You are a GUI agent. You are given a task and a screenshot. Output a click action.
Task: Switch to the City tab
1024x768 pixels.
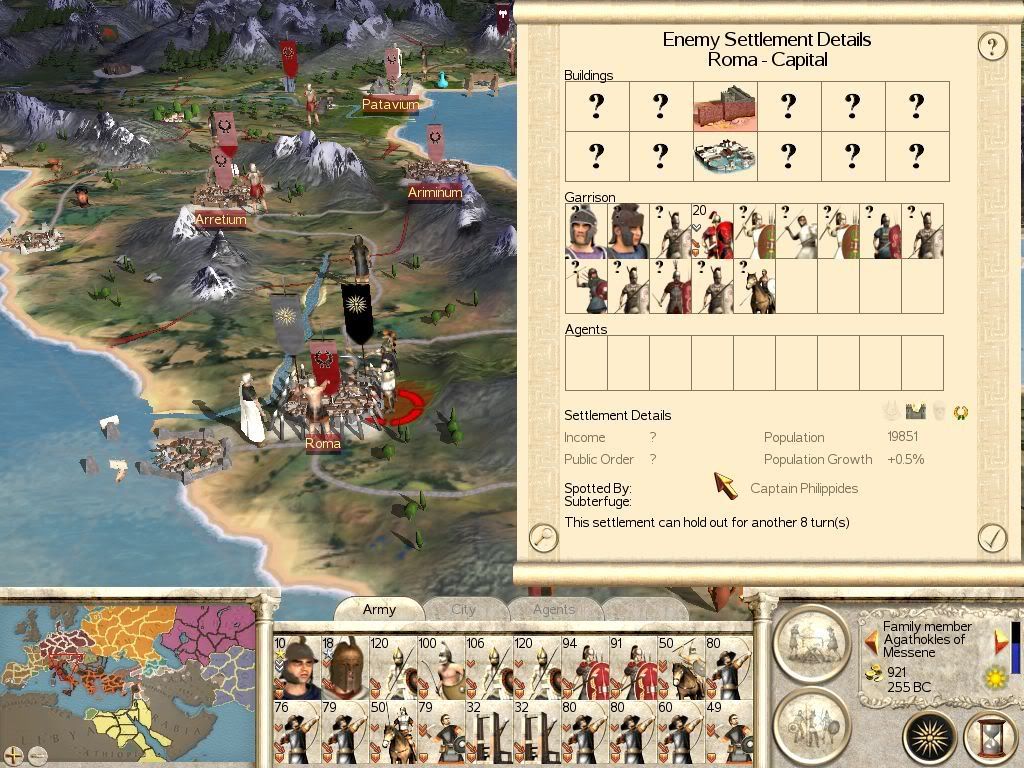coord(464,609)
